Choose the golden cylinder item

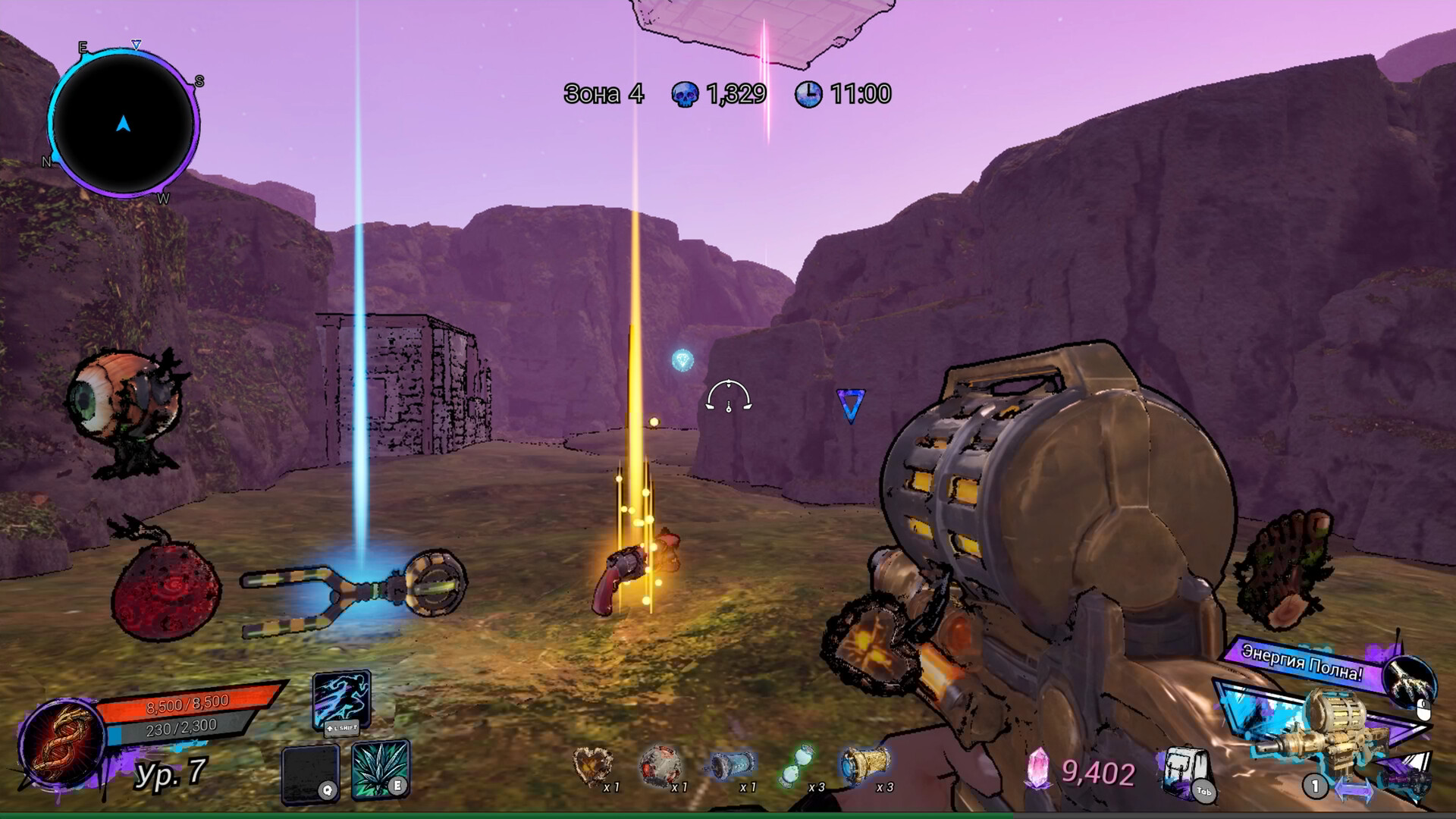pyautogui.click(x=866, y=764)
